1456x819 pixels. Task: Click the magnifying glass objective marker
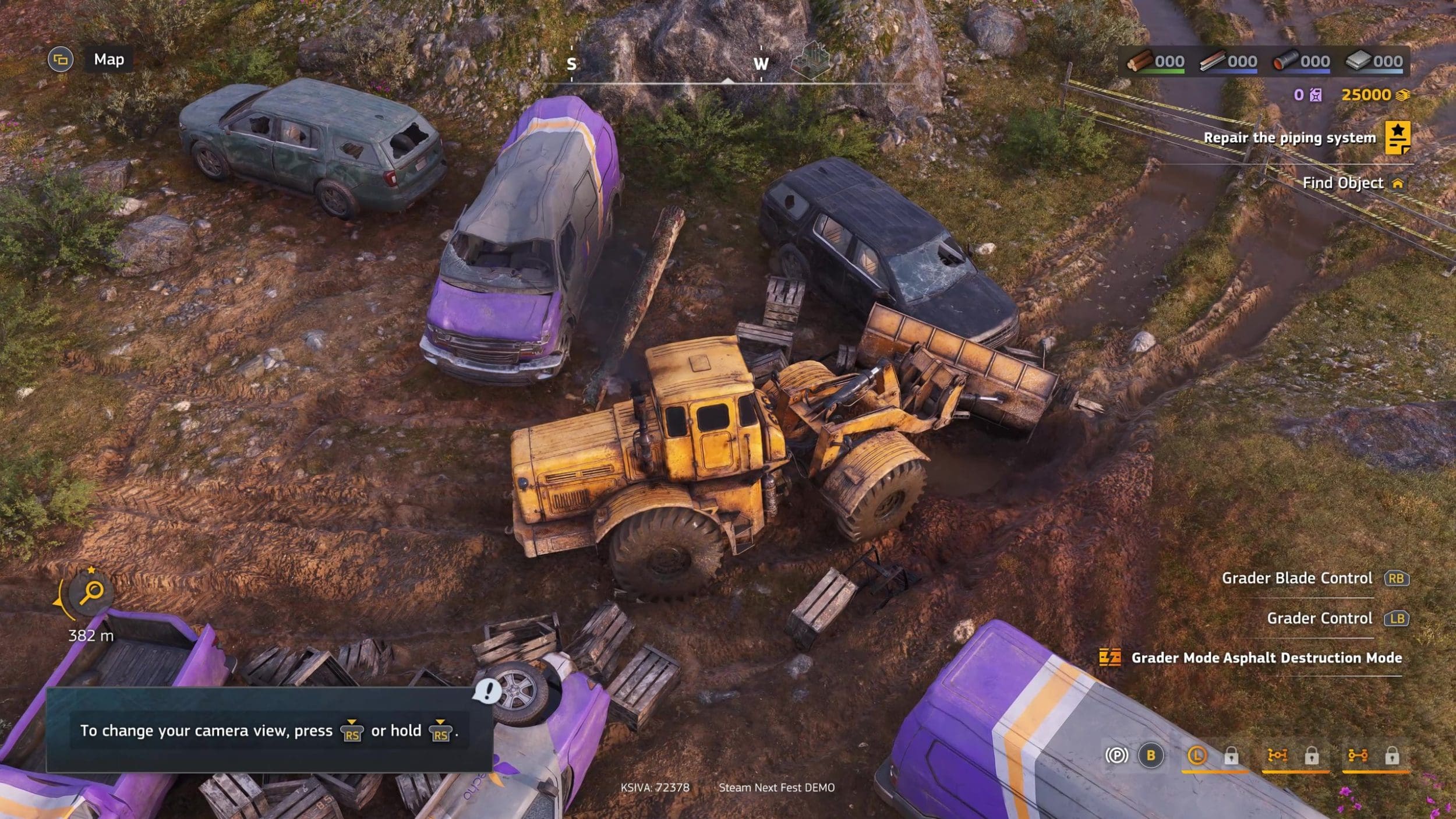click(x=91, y=593)
